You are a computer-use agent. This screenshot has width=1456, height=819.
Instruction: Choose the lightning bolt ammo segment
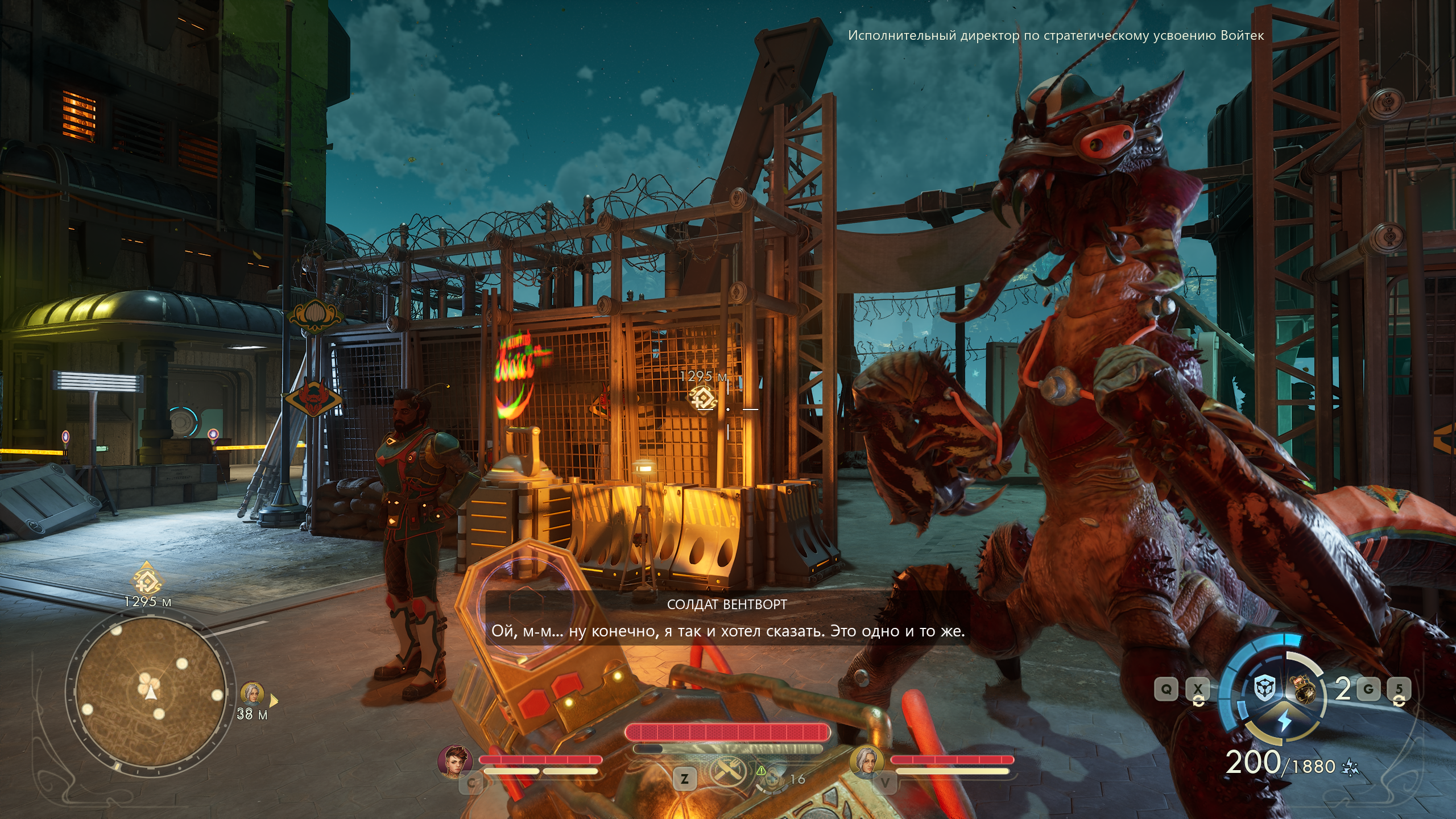click(1285, 721)
